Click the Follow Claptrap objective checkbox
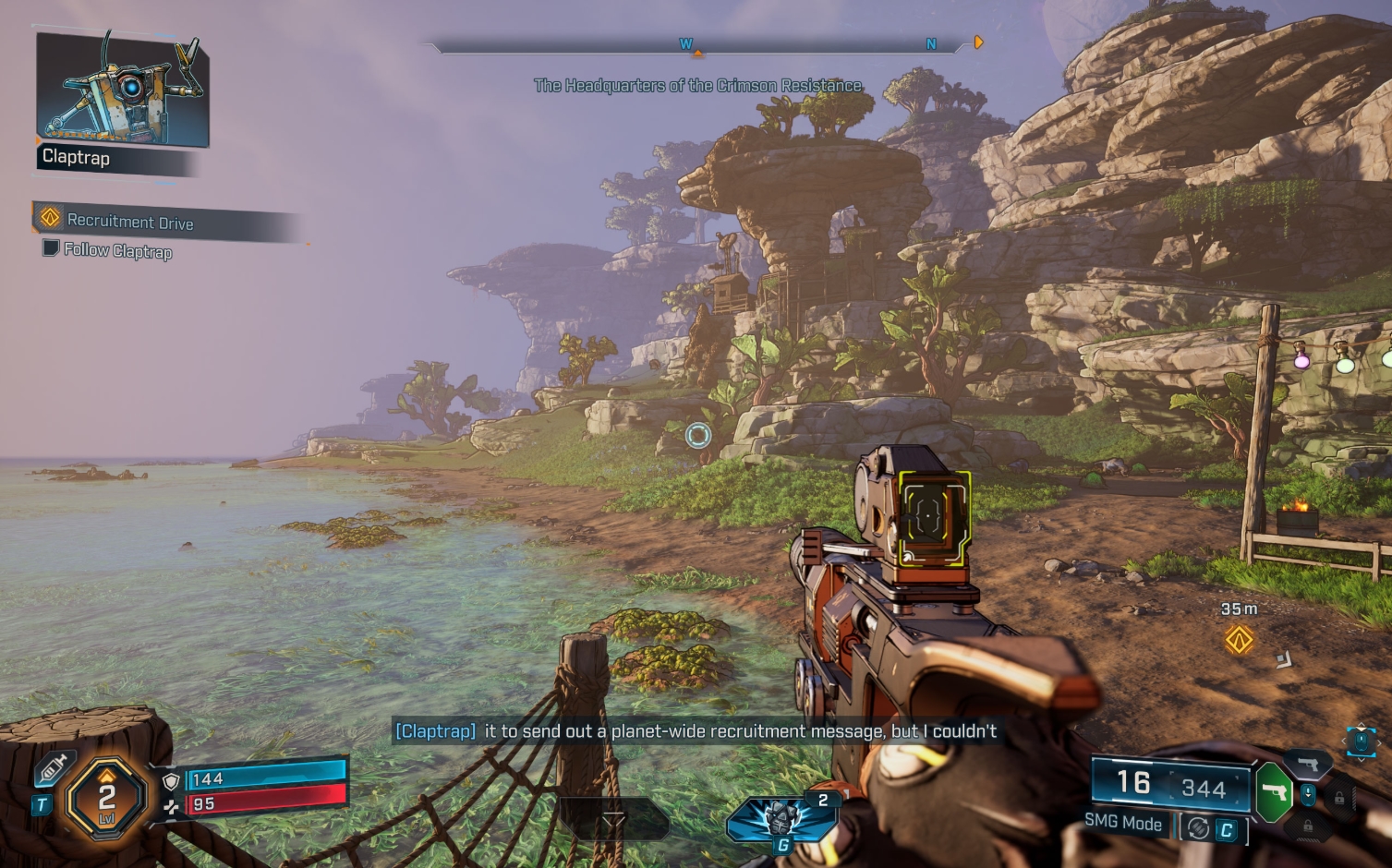Screen dimensions: 1392x868 (51, 248)
